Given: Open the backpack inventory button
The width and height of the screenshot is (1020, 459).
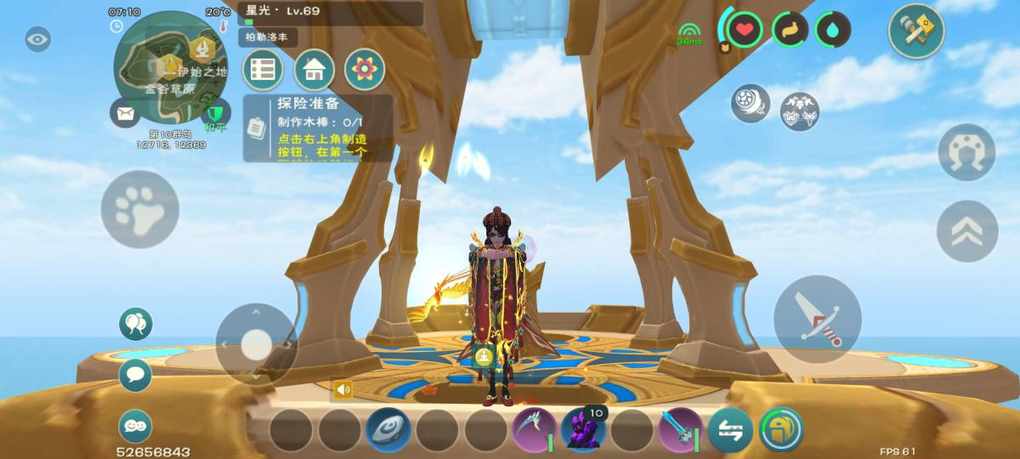Looking at the screenshot, I should click(781, 430).
